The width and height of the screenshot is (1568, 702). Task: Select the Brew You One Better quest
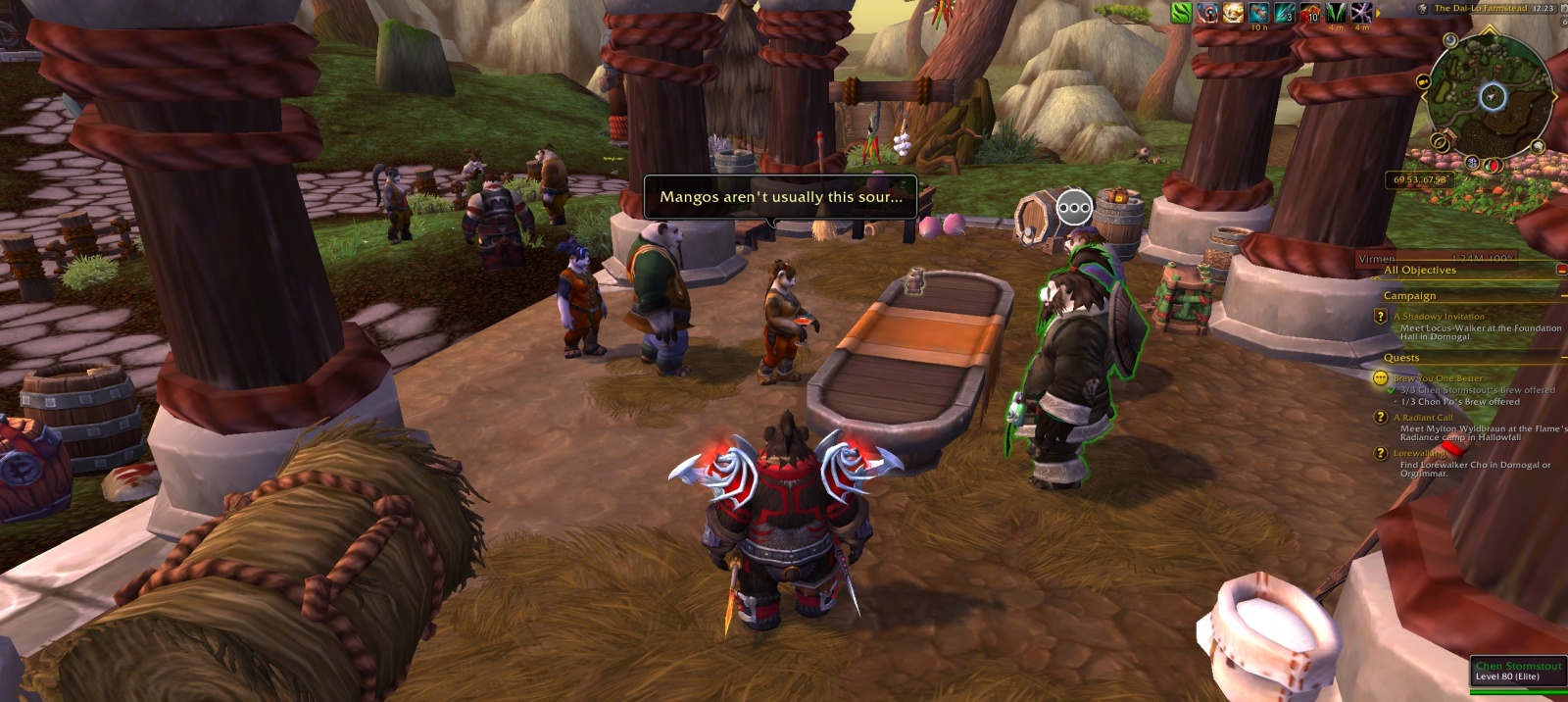pos(1438,378)
